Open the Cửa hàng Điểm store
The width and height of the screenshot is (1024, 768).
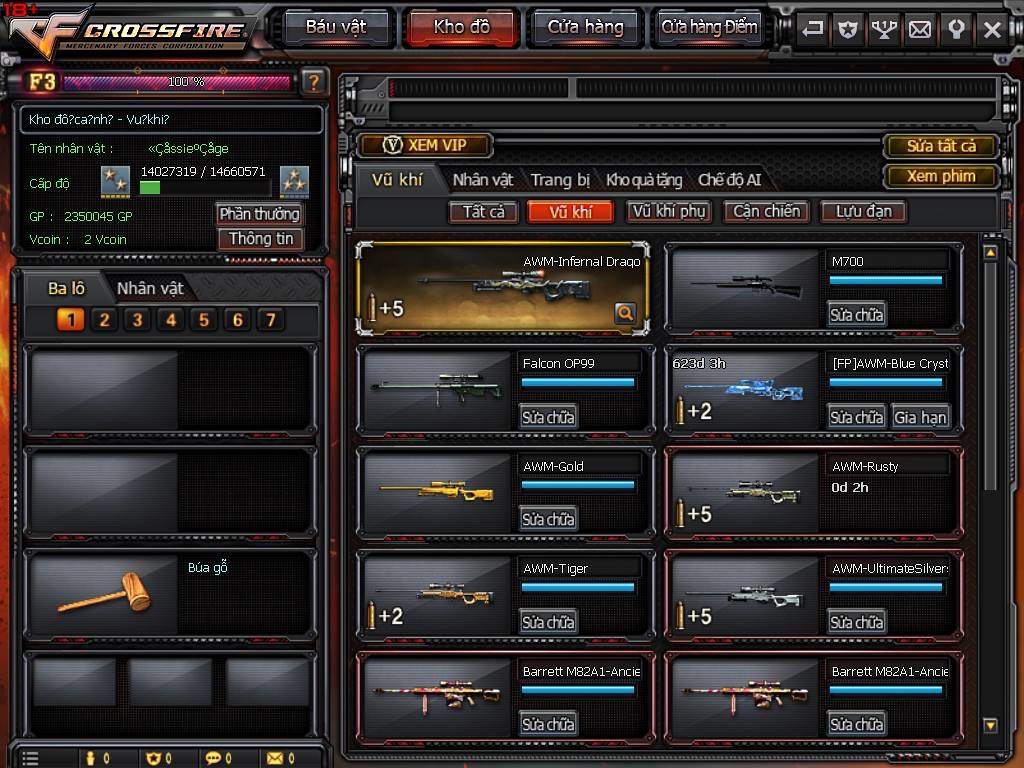[x=710, y=27]
